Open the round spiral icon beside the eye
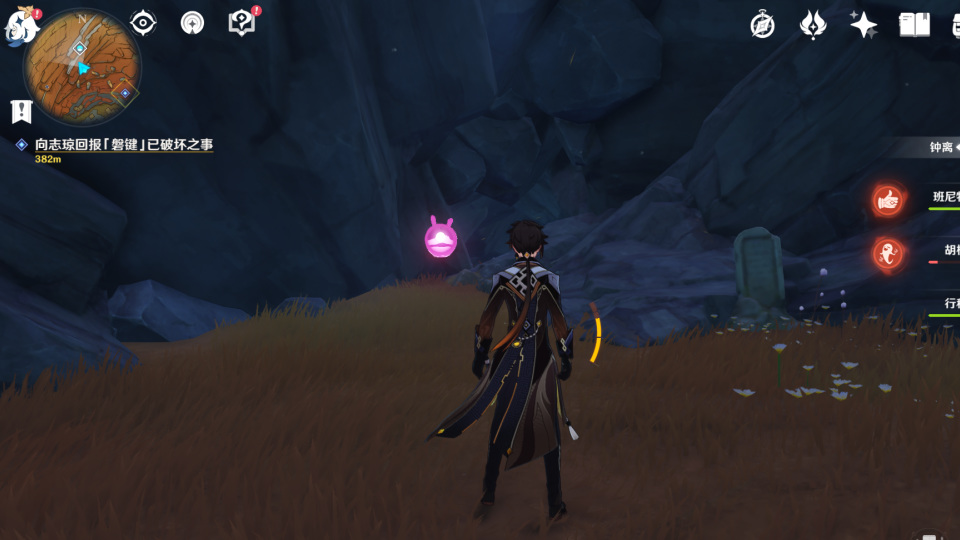The image size is (960, 540). click(192, 23)
